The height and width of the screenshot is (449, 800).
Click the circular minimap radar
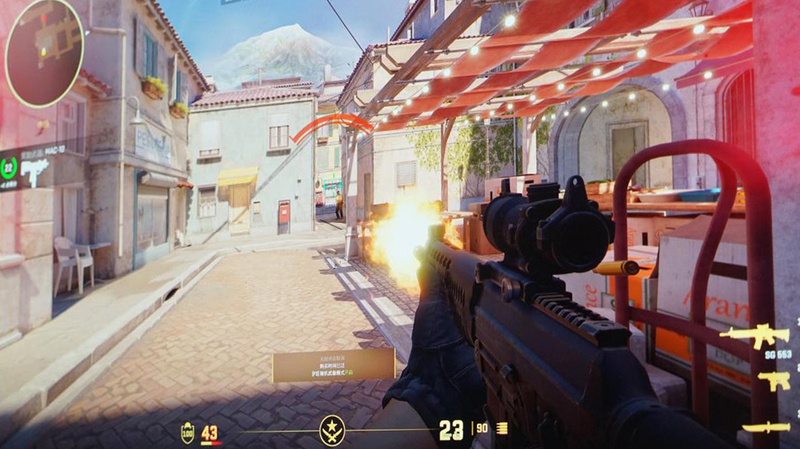44,51
